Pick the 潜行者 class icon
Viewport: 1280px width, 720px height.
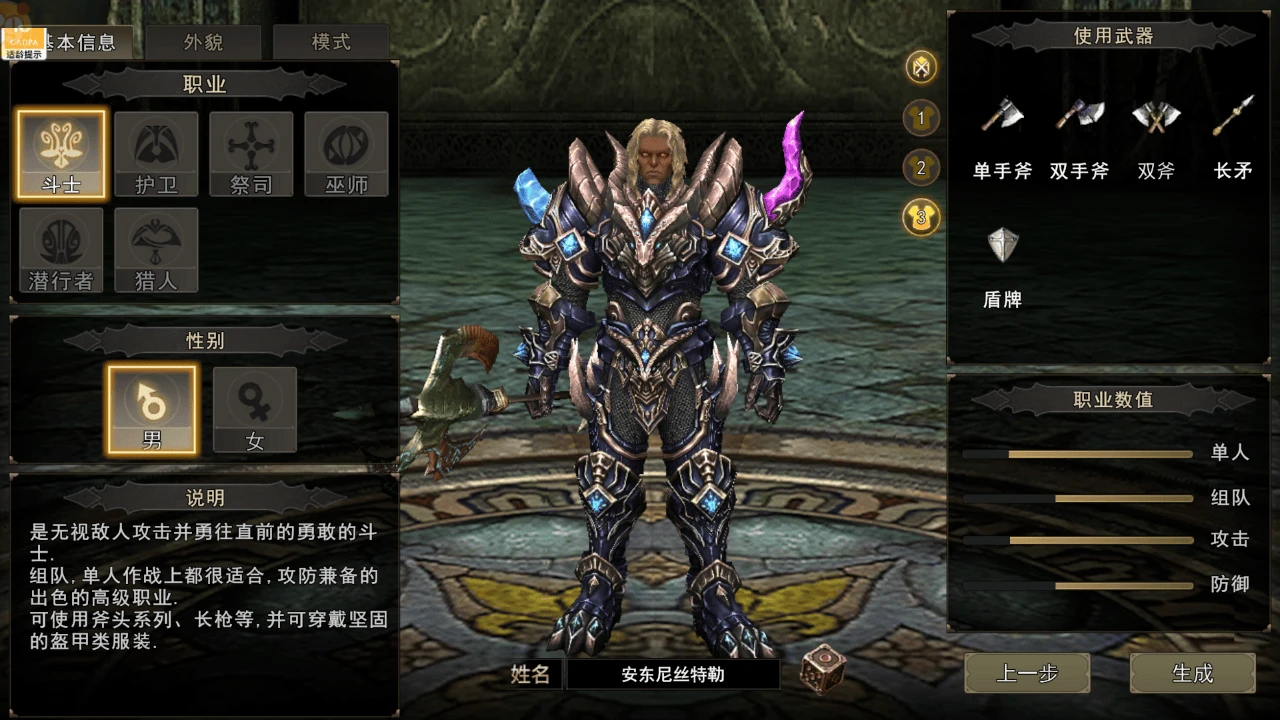[60, 250]
